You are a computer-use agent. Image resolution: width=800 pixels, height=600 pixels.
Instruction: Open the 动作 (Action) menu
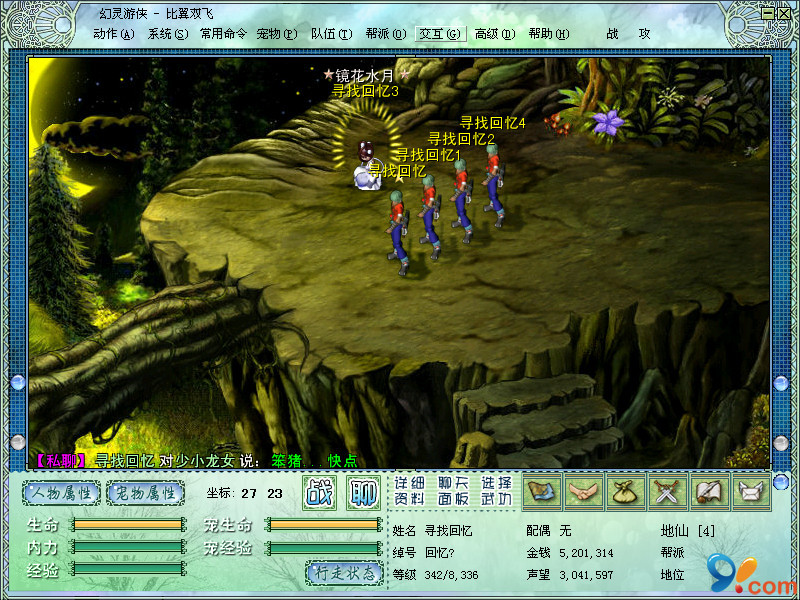pos(113,33)
